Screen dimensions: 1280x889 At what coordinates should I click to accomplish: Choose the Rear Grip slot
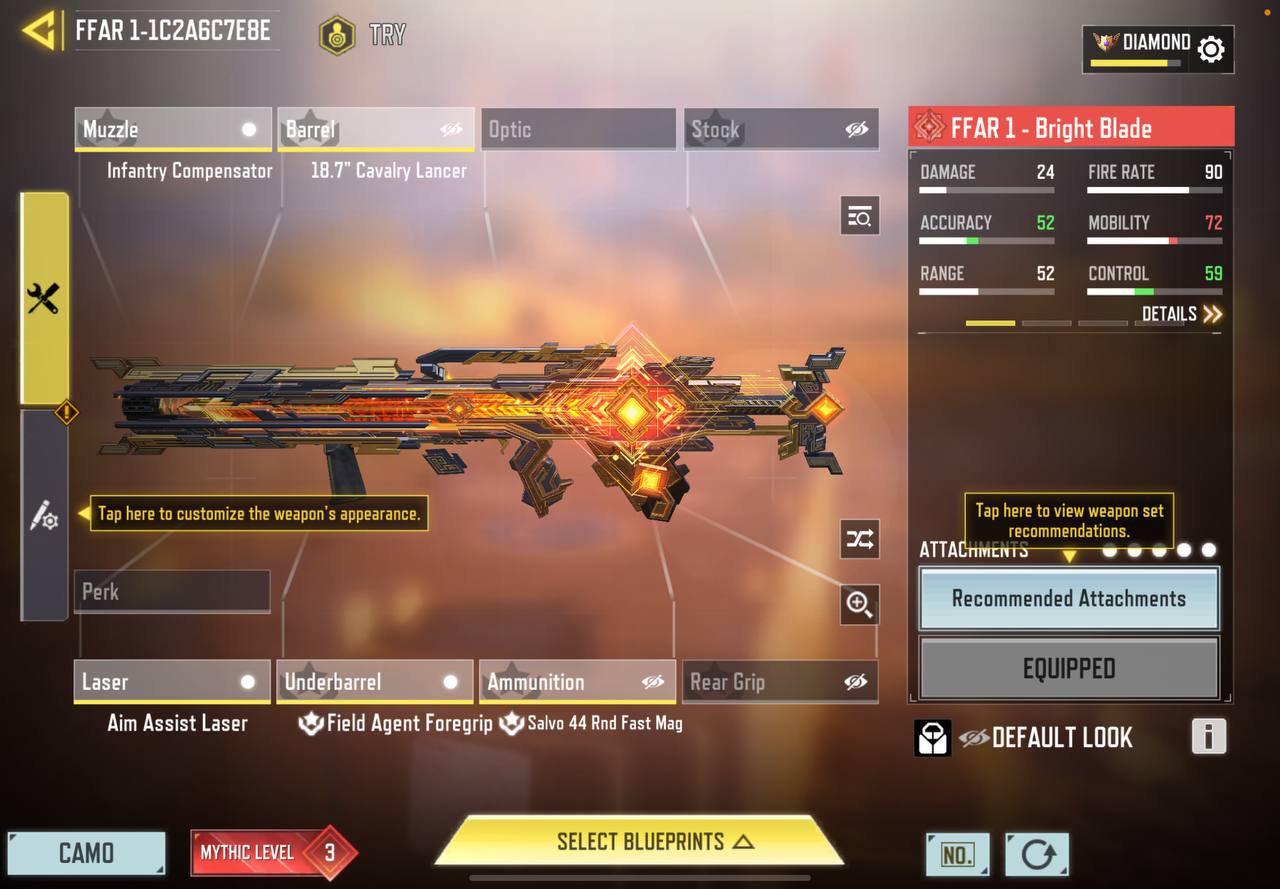coord(781,682)
